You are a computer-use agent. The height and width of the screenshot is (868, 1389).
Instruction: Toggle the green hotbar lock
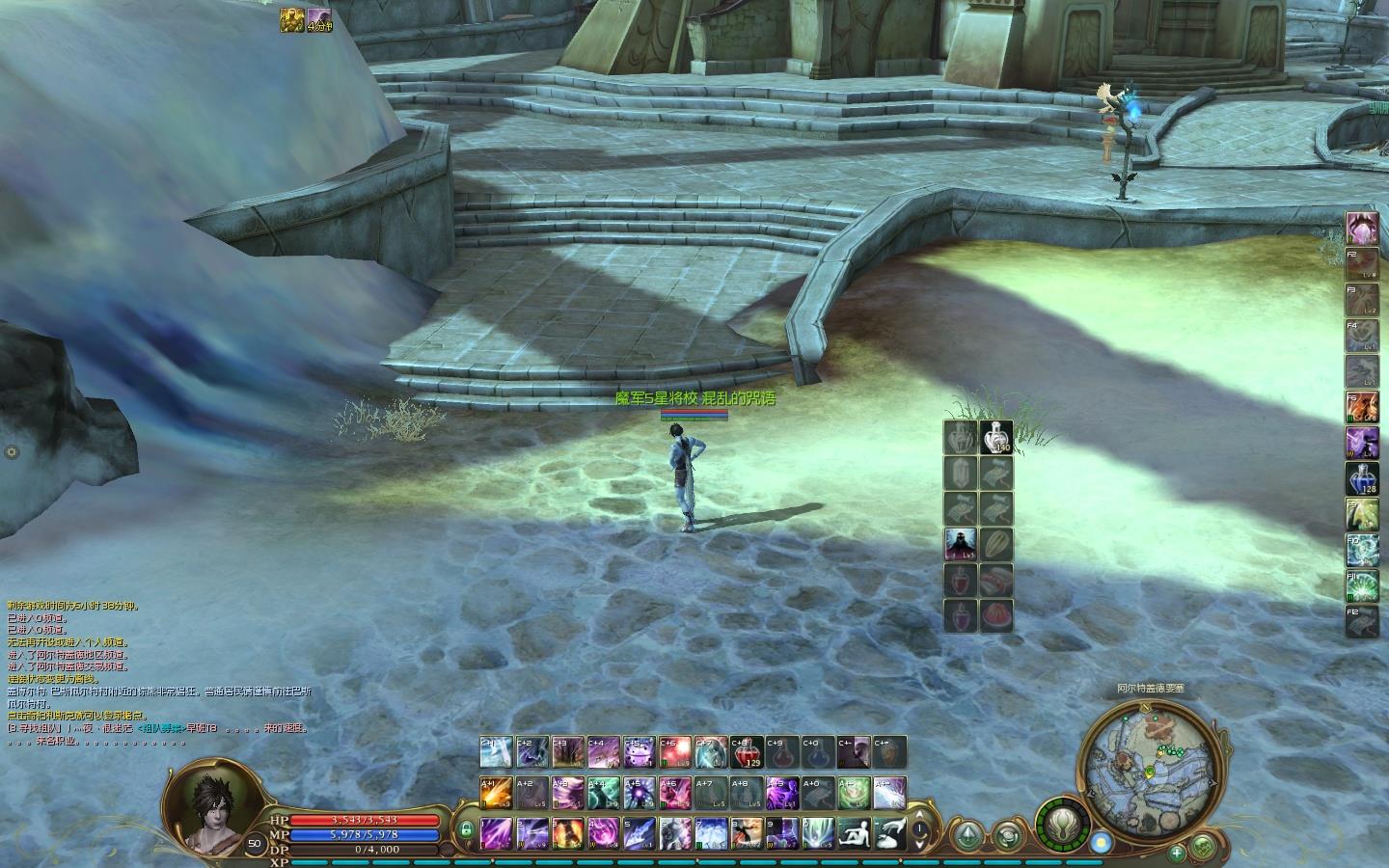click(x=466, y=829)
